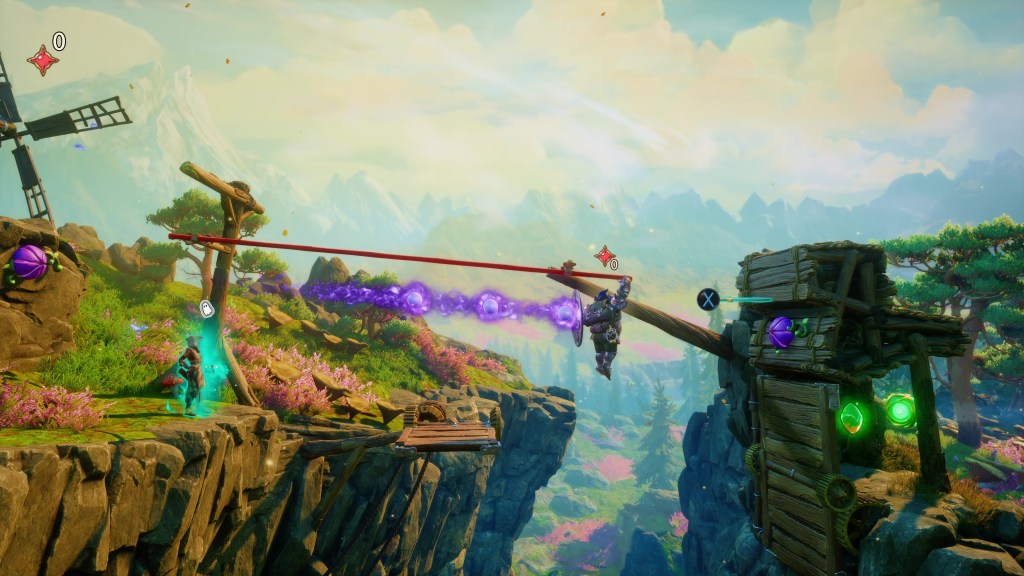Click the large red star experience icon
Image resolution: width=1024 pixels, height=576 pixels.
pos(42,60)
